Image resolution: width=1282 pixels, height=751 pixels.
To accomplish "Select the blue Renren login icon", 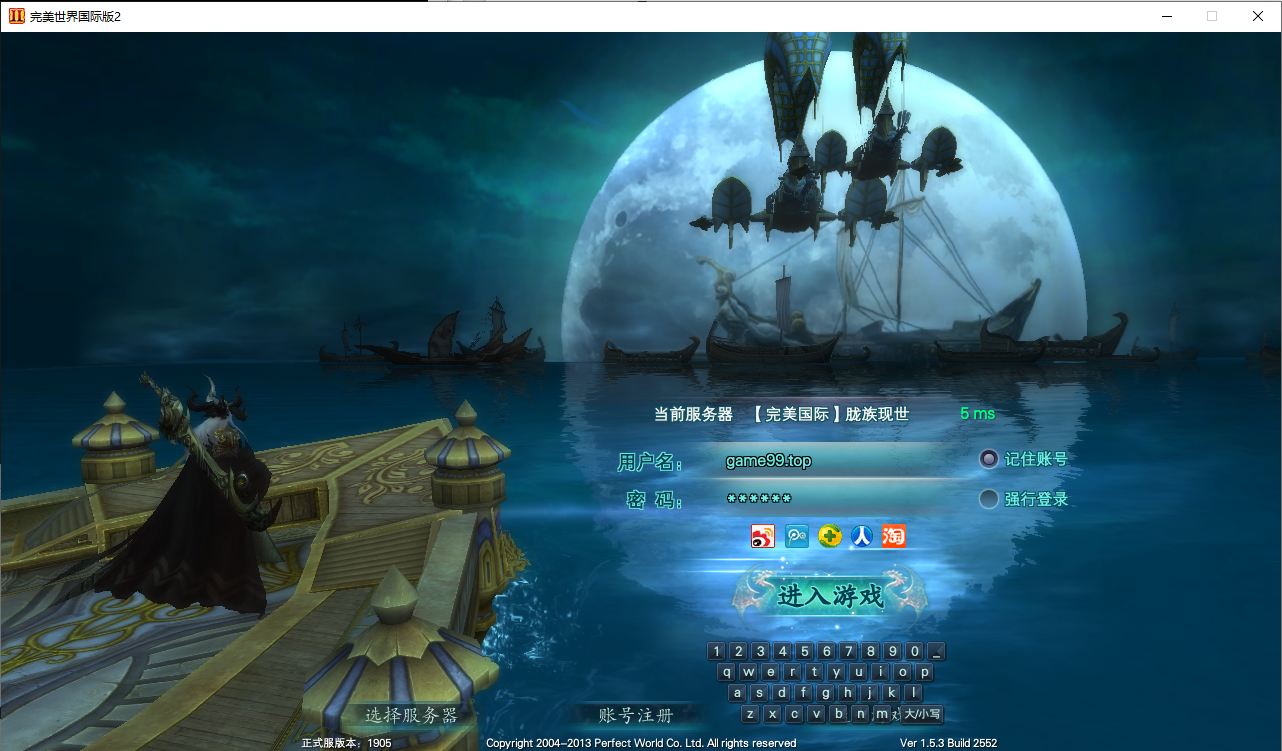I will click(861, 536).
